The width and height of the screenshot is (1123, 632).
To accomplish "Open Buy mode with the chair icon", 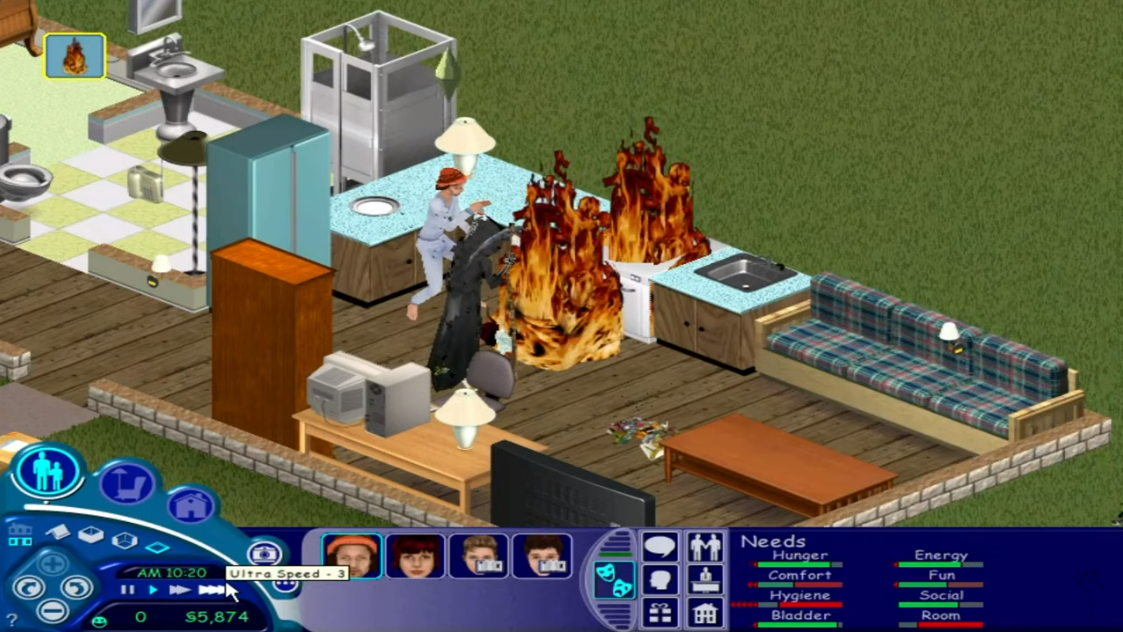I will (126, 485).
